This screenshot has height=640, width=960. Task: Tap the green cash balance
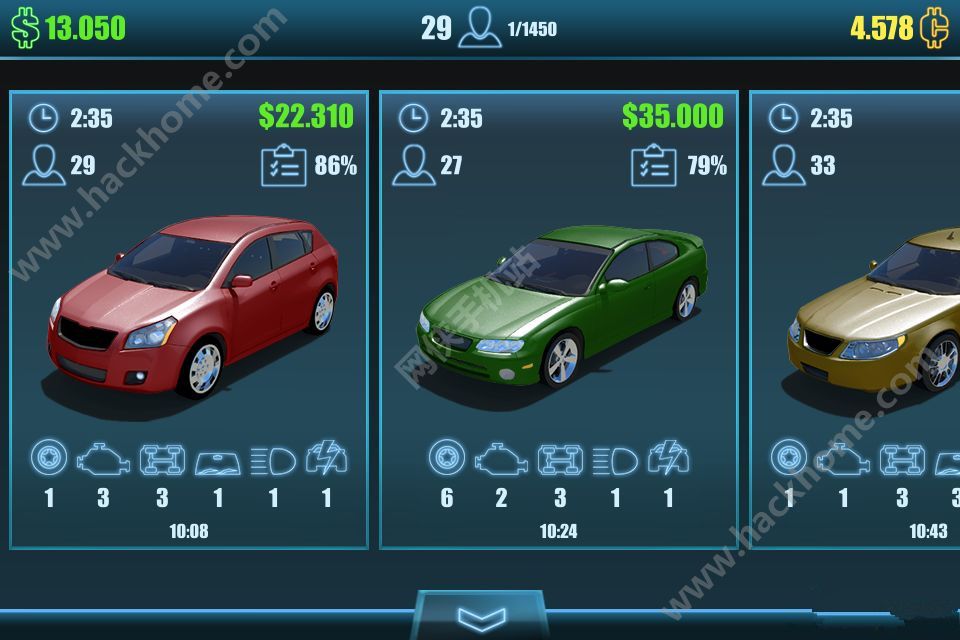[70, 28]
